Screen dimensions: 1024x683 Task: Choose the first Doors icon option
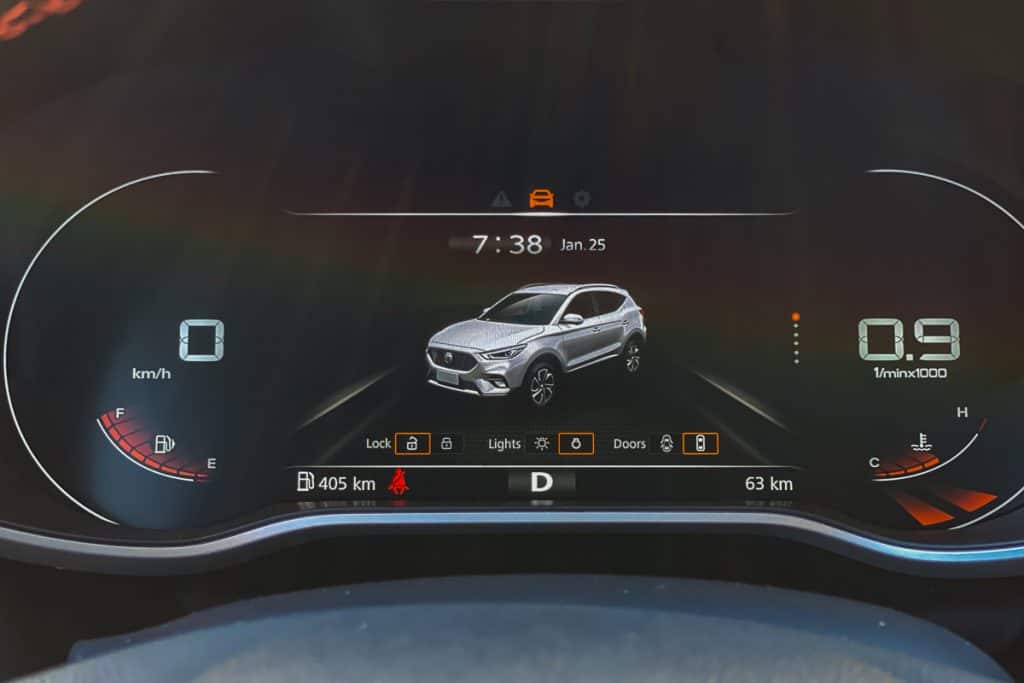pos(667,443)
